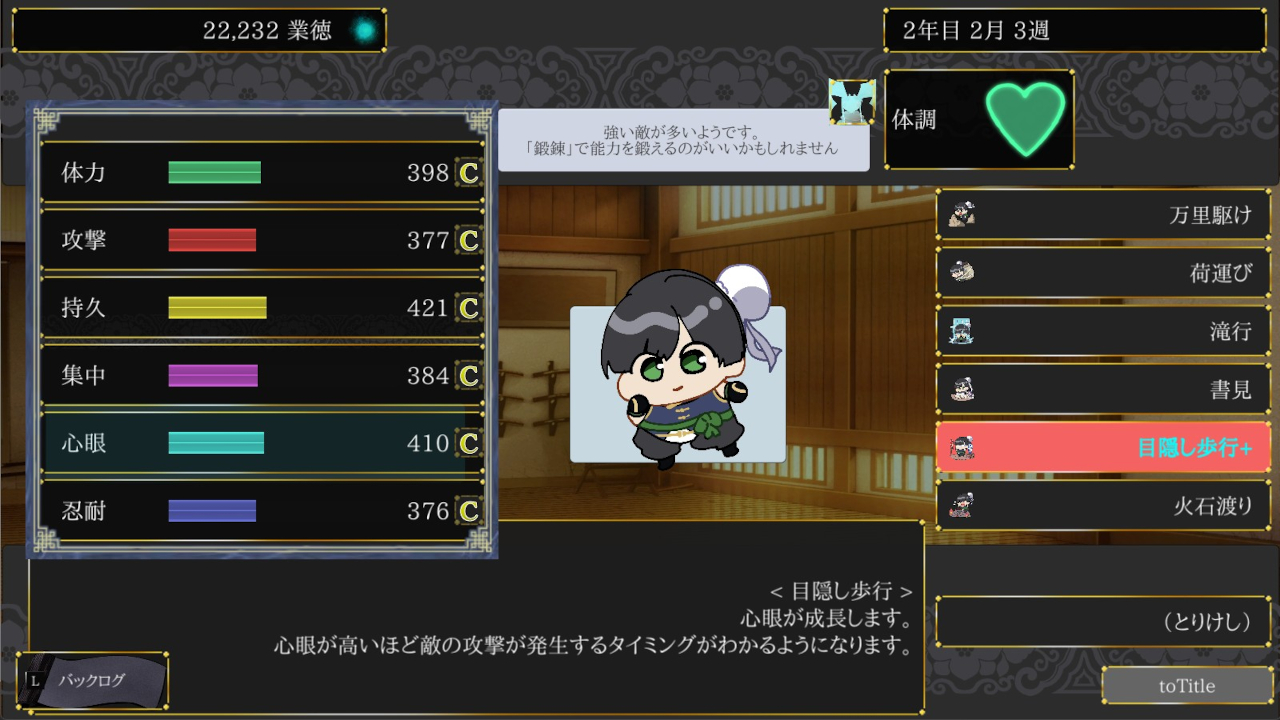Choose the 万里駆け training option
This screenshot has height=720, width=1280.
1103,214
